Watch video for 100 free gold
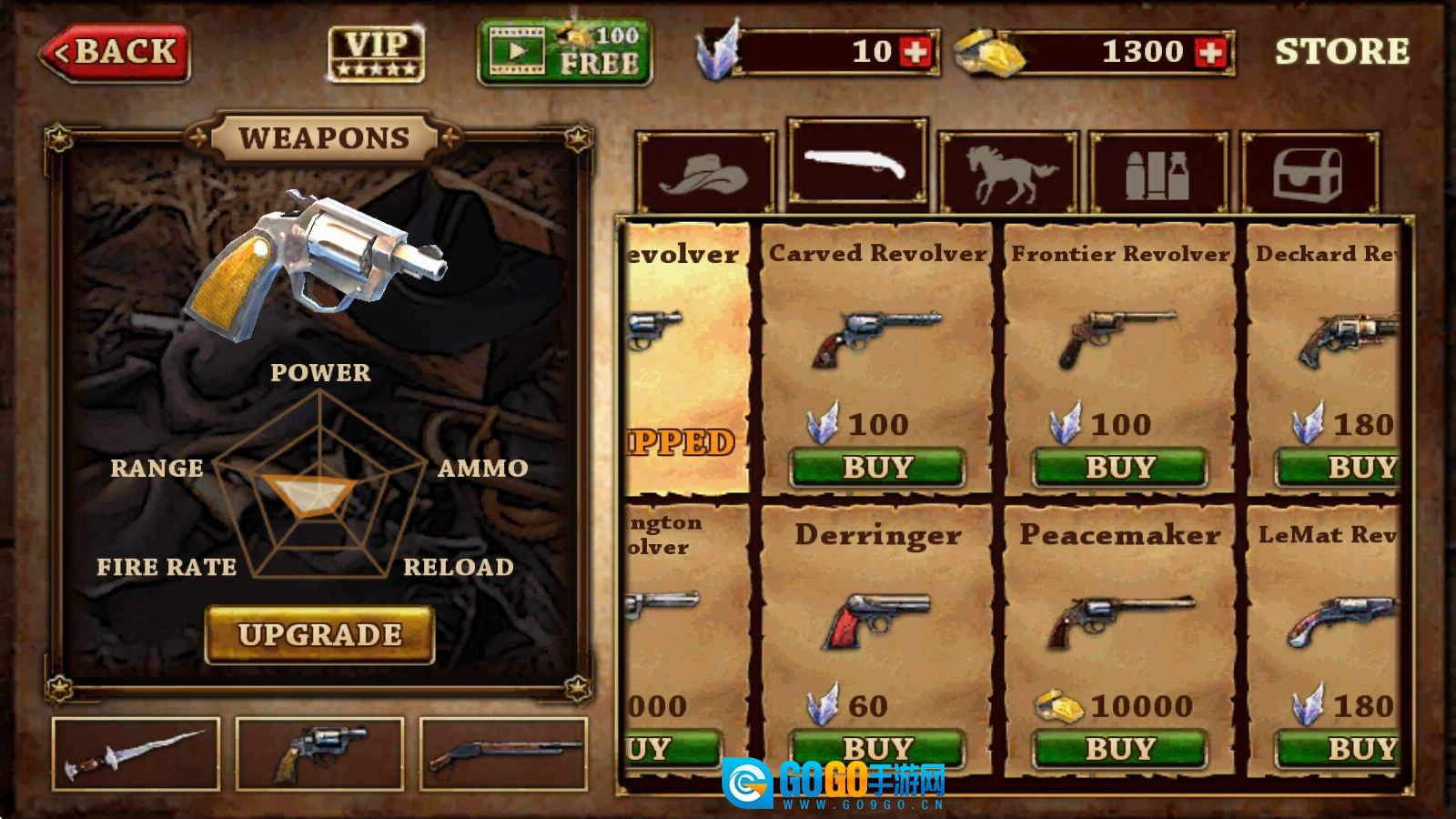Image resolution: width=1456 pixels, height=819 pixels. [564, 53]
